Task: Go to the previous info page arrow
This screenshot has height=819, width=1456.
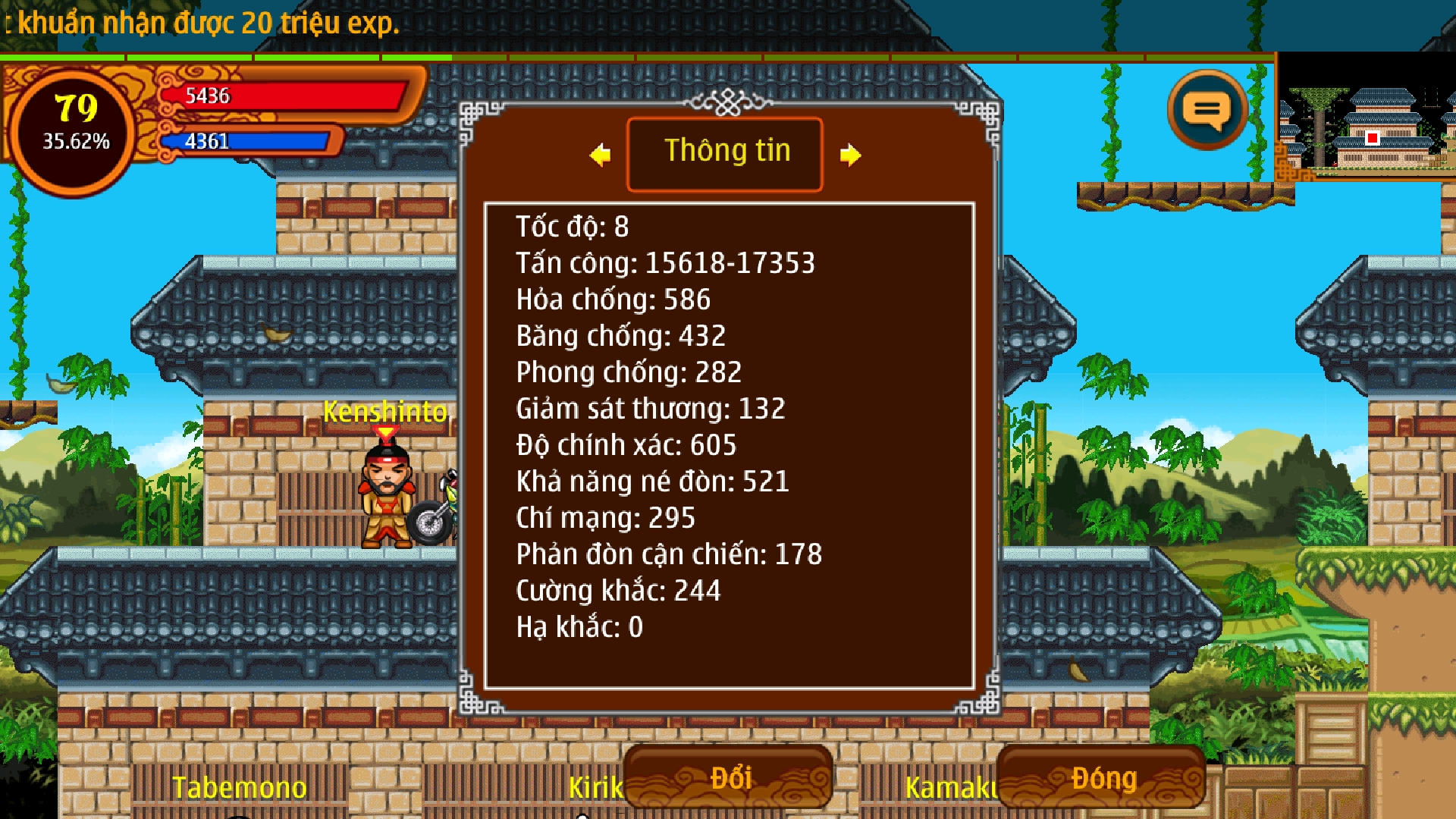Action: 600,155
